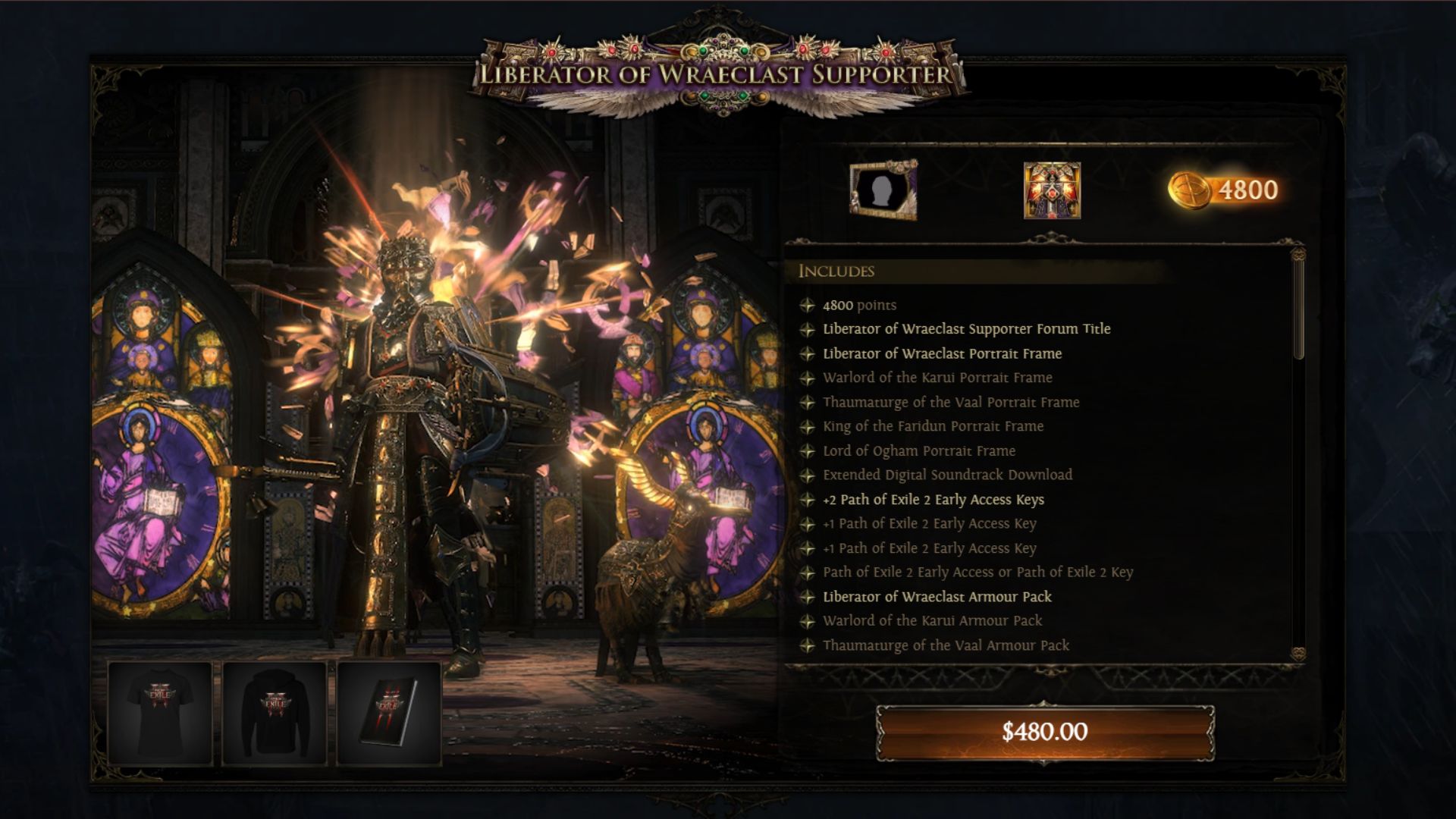
Task: View the art book thumbnail
Action: click(x=389, y=713)
